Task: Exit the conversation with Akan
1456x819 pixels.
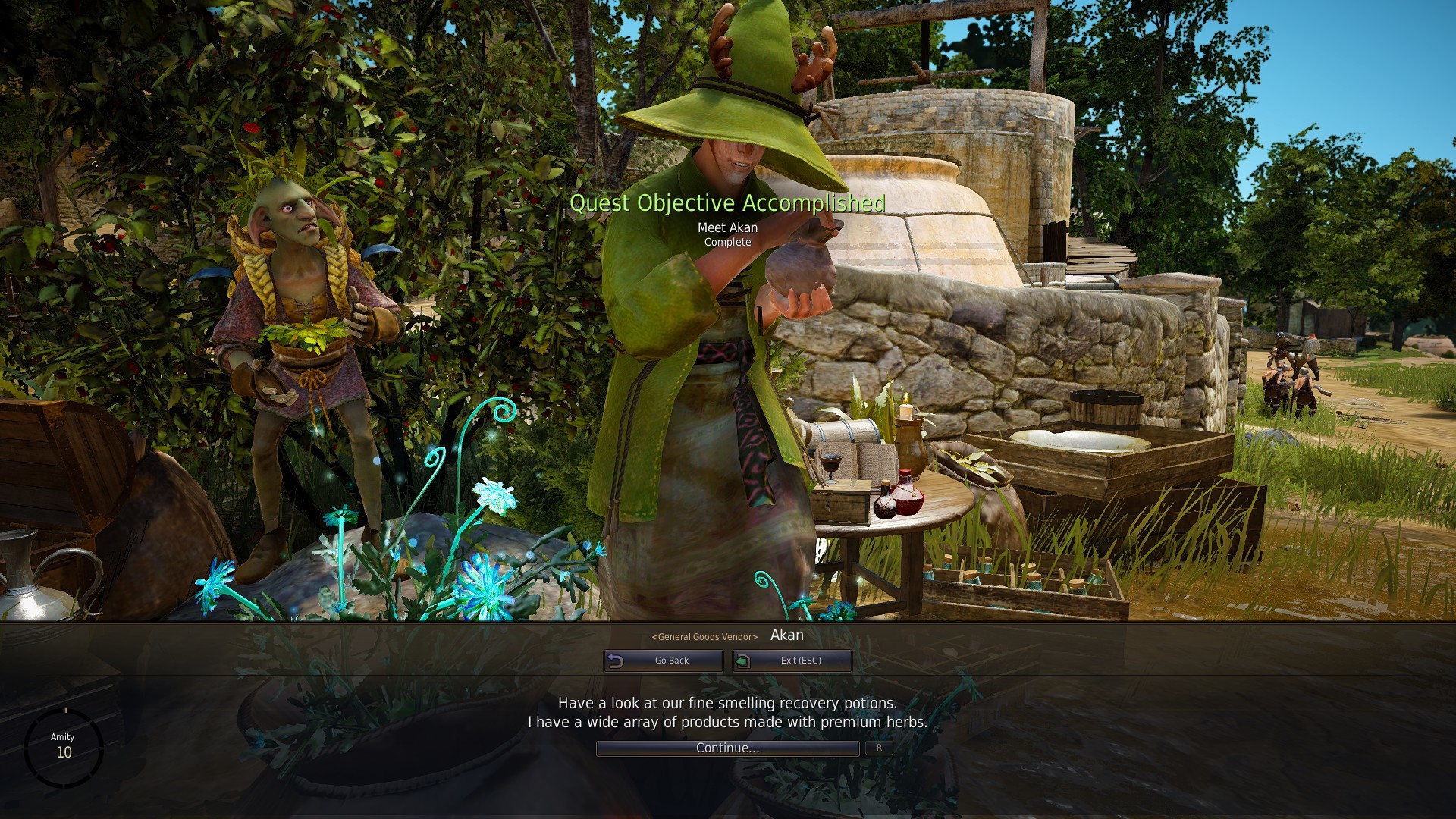Action: 792,661
